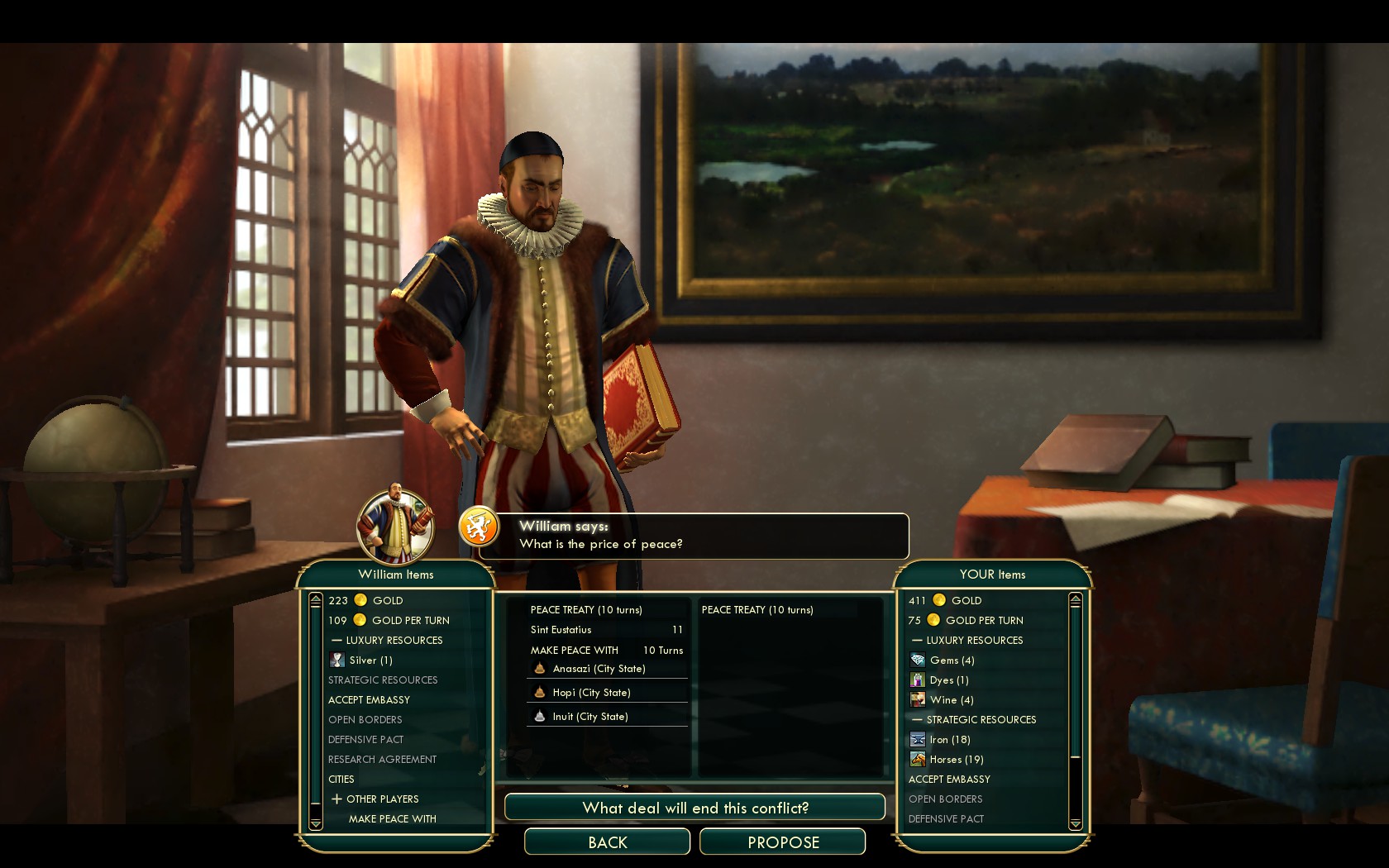Go back from the trade screen

(x=607, y=842)
